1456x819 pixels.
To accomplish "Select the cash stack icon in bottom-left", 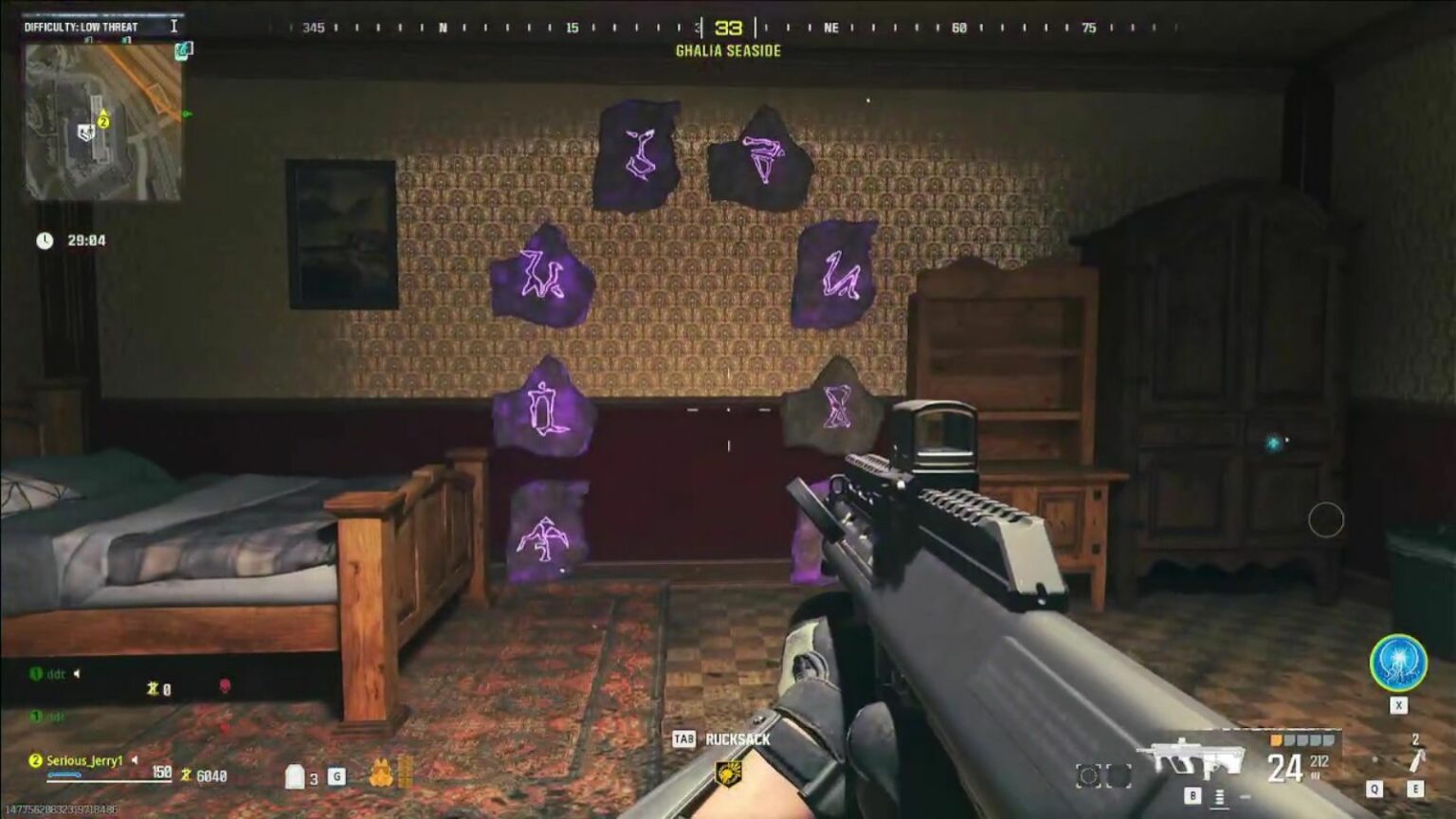I will [409, 774].
